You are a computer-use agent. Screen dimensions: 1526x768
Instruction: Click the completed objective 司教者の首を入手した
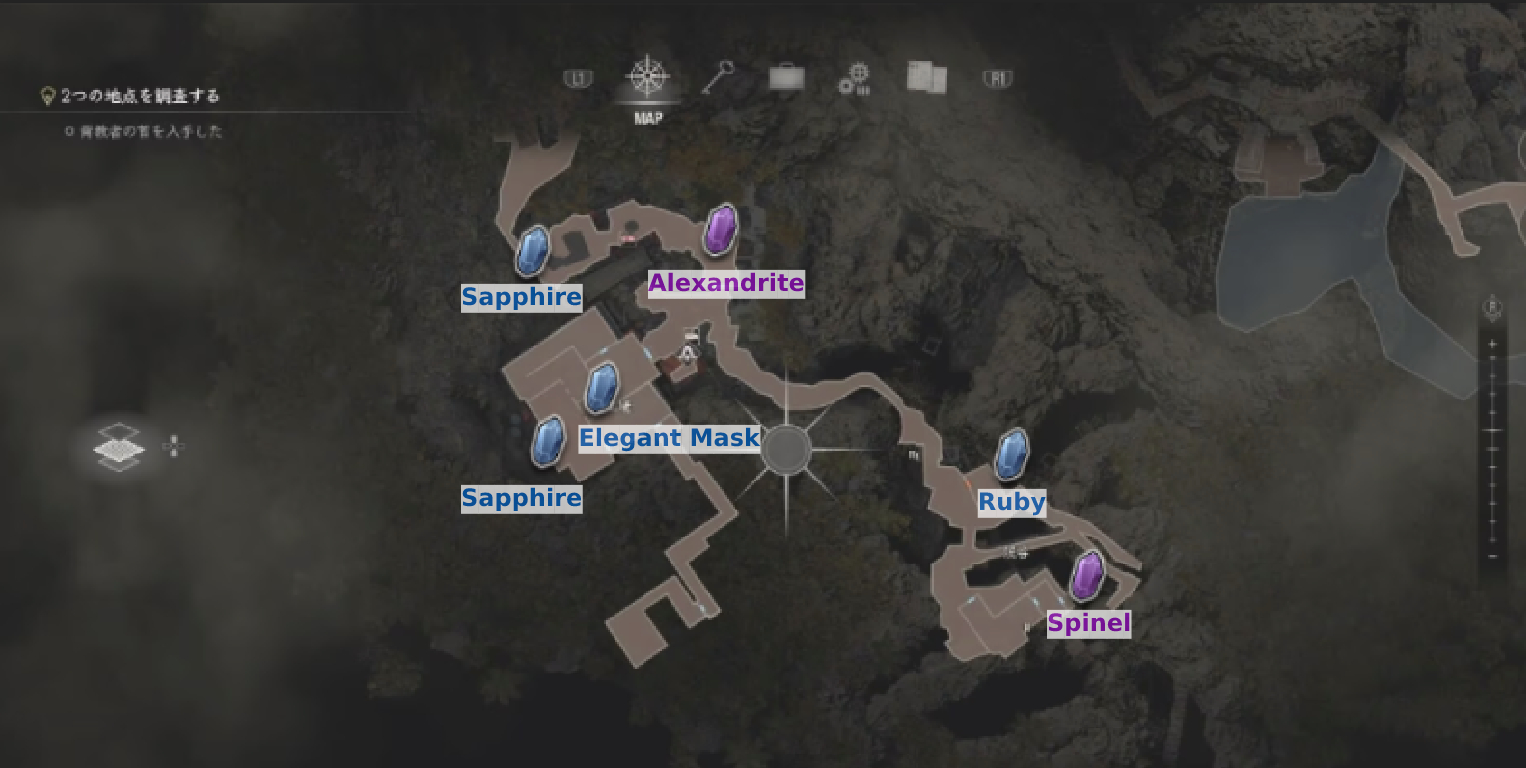point(145,131)
